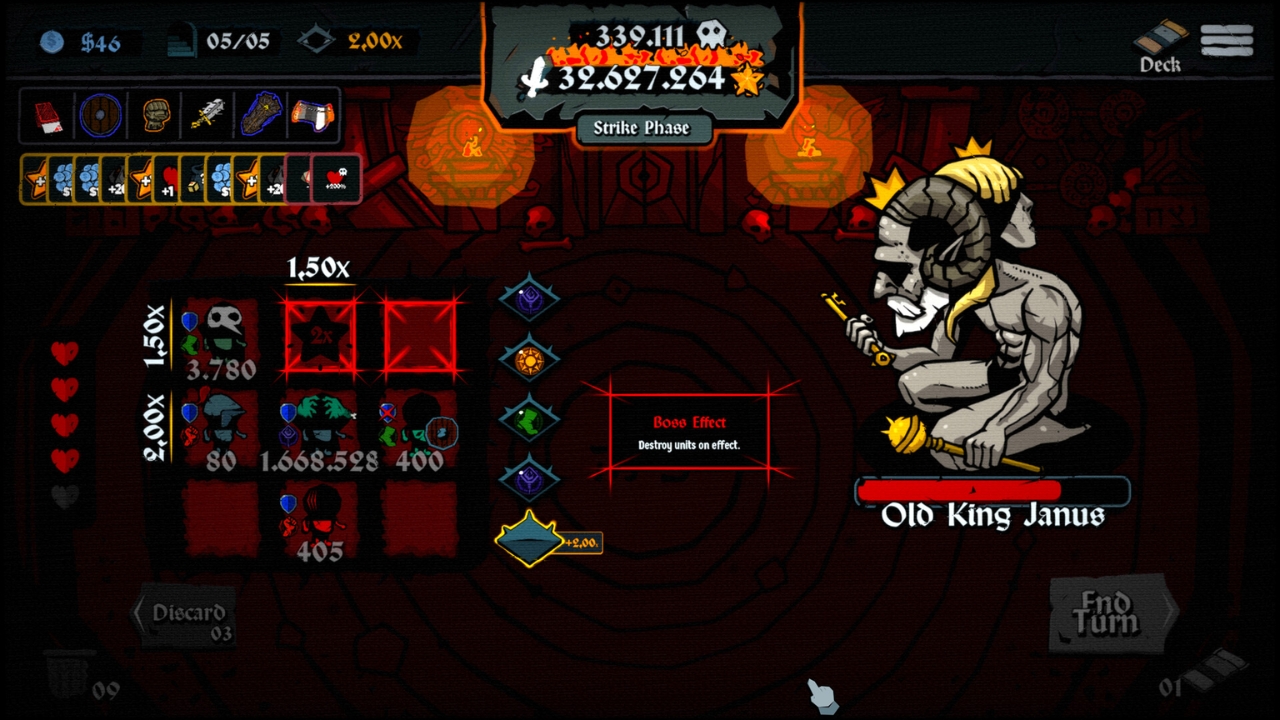Select the blue-outlined wooden coffin shield relic
This screenshot has width=1280, height=720.
tap(261, 115)
